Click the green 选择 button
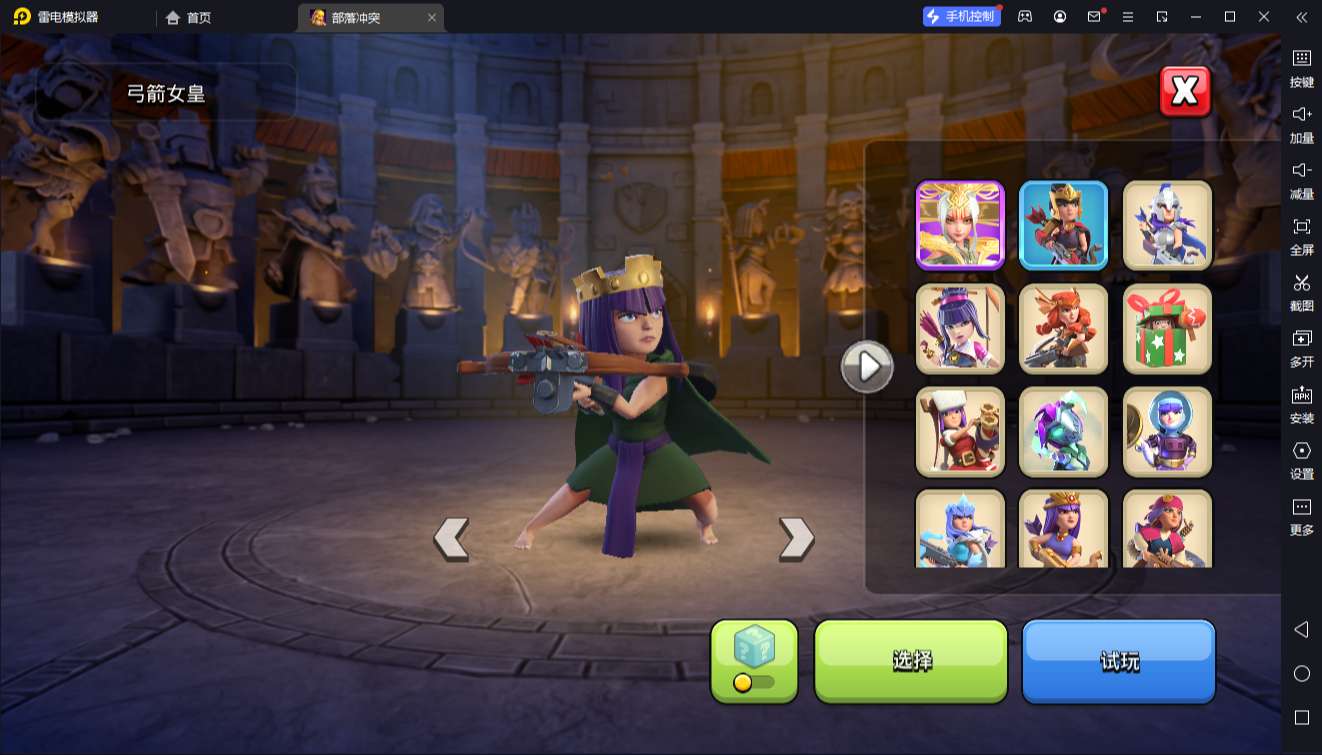Screen dimensions: 1322x755 coord(911,660)
